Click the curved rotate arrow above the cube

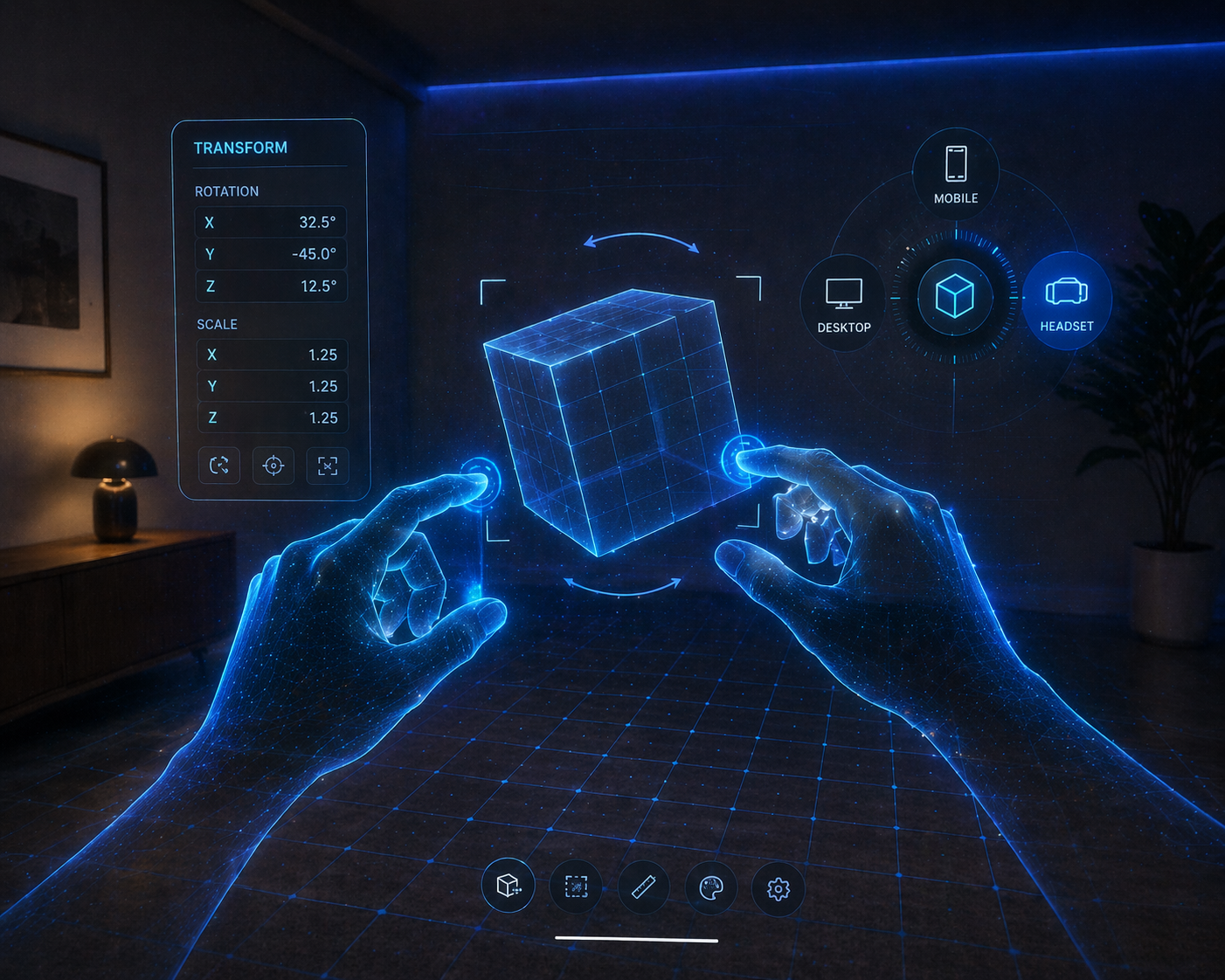coord(641,239)
